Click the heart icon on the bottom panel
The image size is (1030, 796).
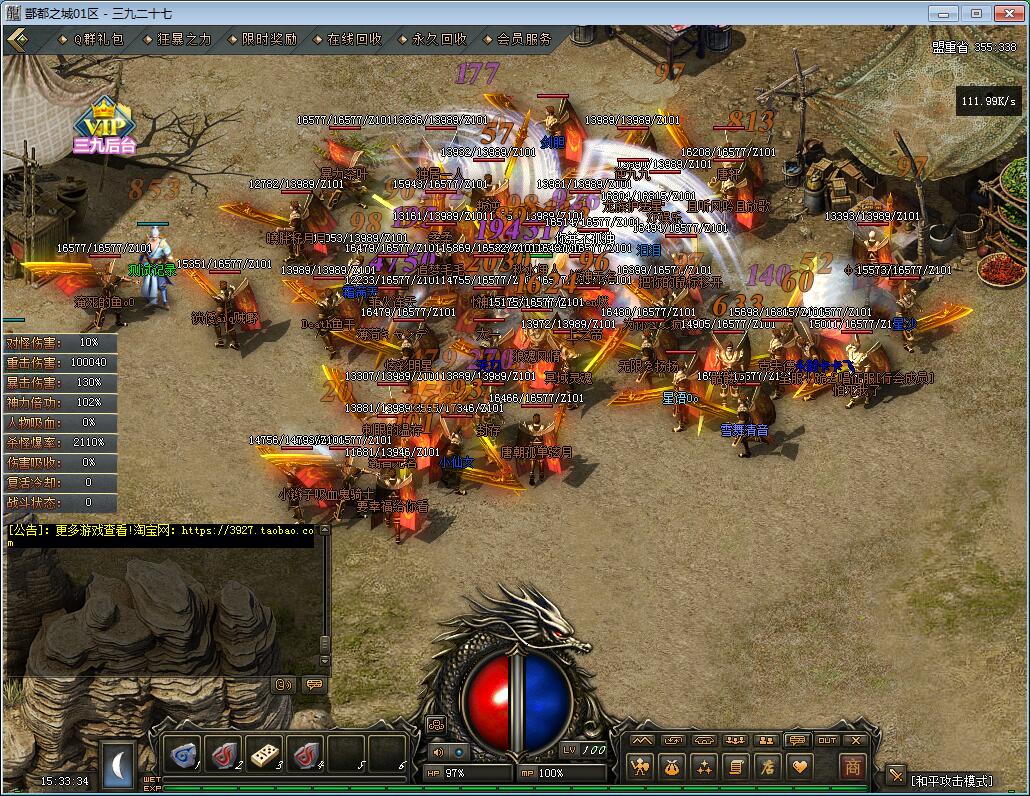pyautogui.click(x=799, y=767)
